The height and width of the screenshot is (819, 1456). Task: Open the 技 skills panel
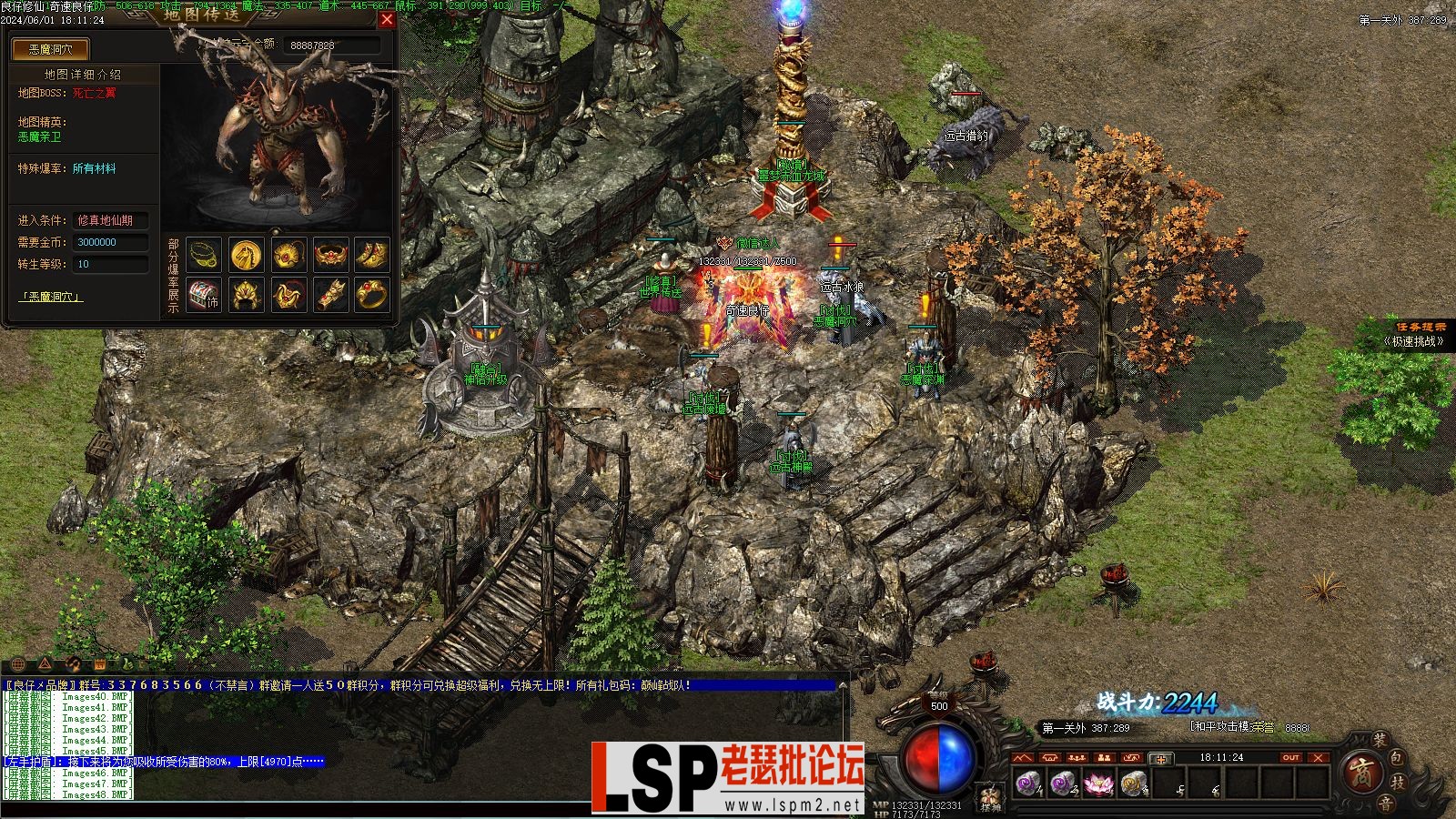(1399, 782)
